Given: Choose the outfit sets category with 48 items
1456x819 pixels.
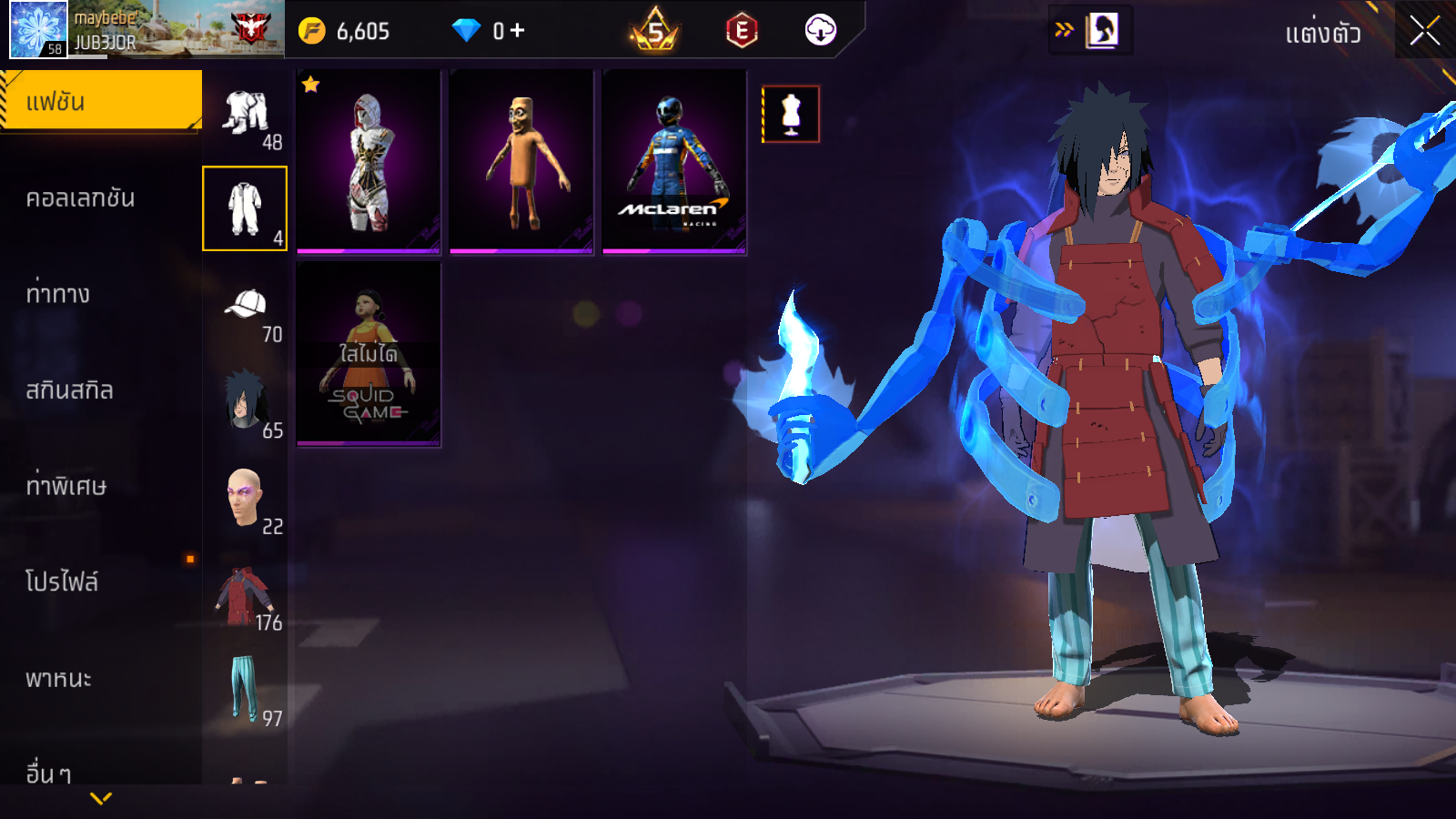Looking at the screenshot, I should [246, 116].
